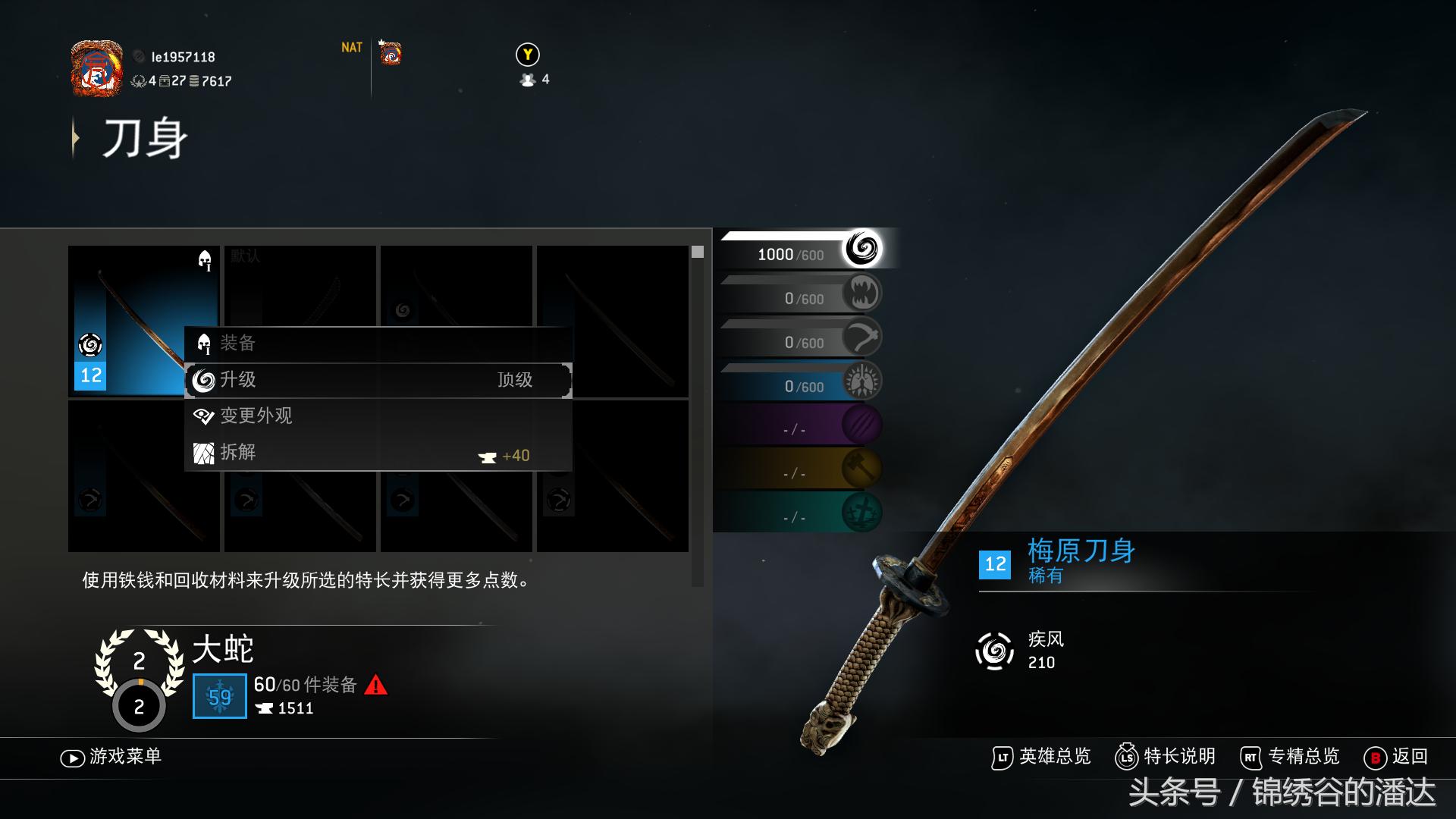The height and width of the screenshot is (819, 1456).
Task: Open the 特长说明 perk description
Action: click(x=1166, y=757)
